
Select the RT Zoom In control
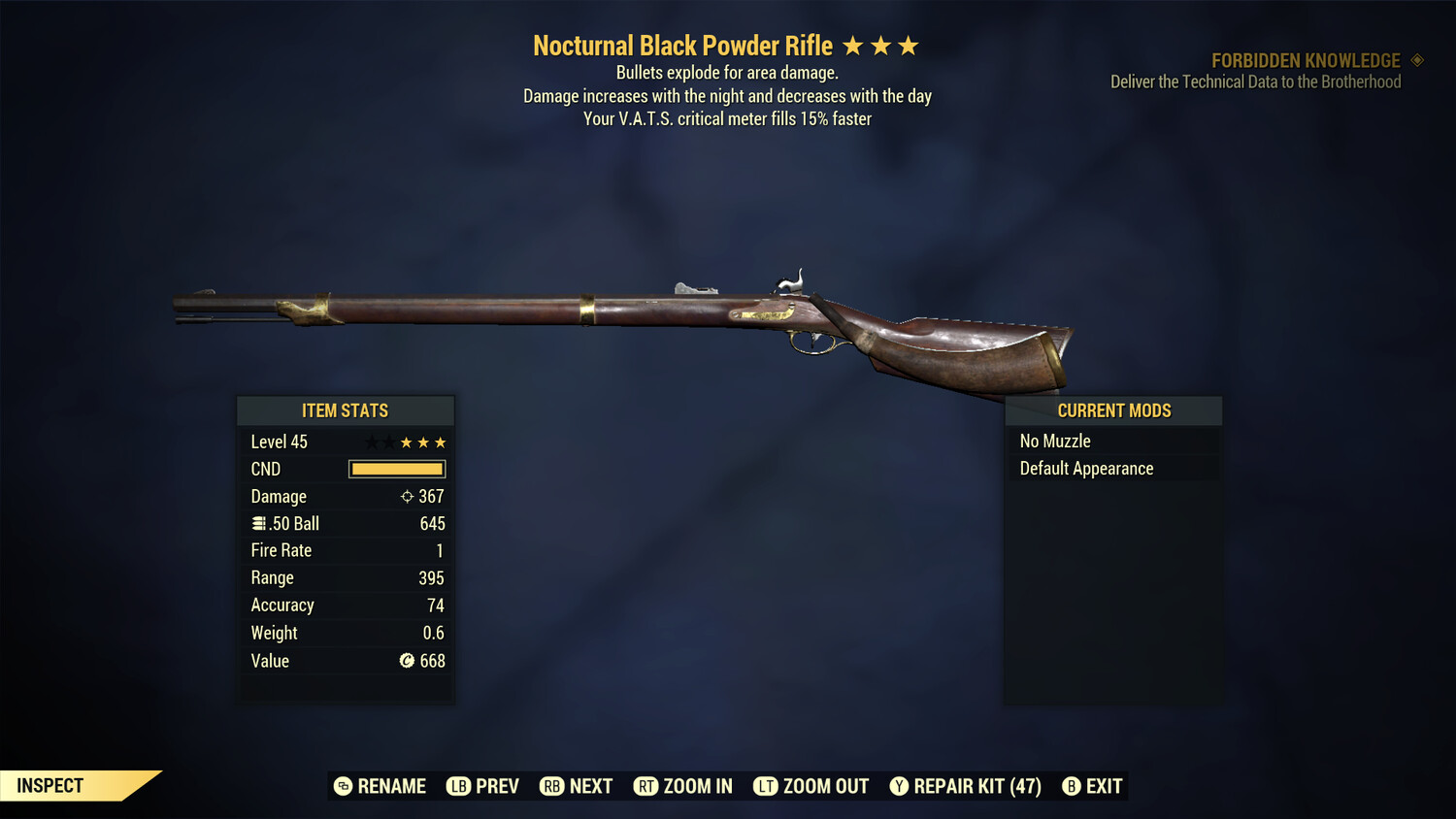(x=682, y=786)
